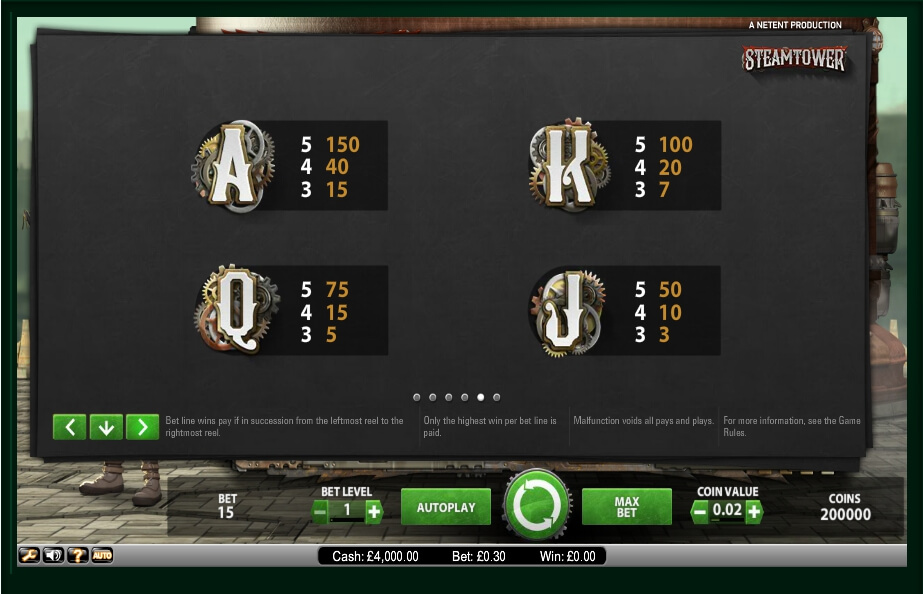Viewport: 923px width, 594px height.
Task: Select the last paytable page dot
Action: (497, 397)
